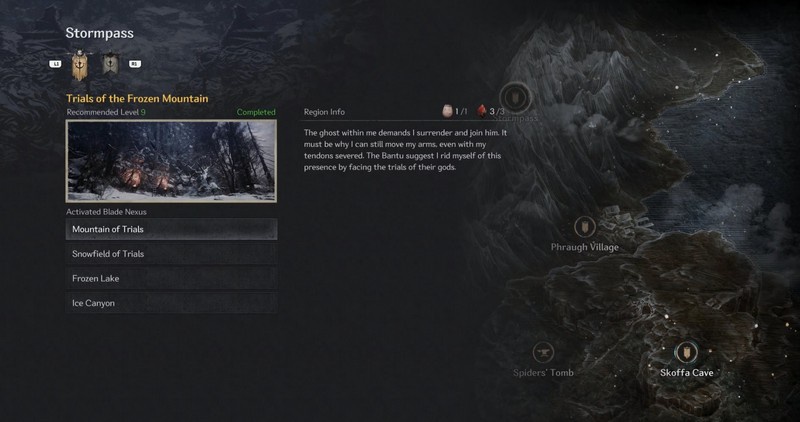The height and width of the screenshot is (422, 800).
Task: Choose the Snowfield of Trials nexus
Action: (171, 254)
